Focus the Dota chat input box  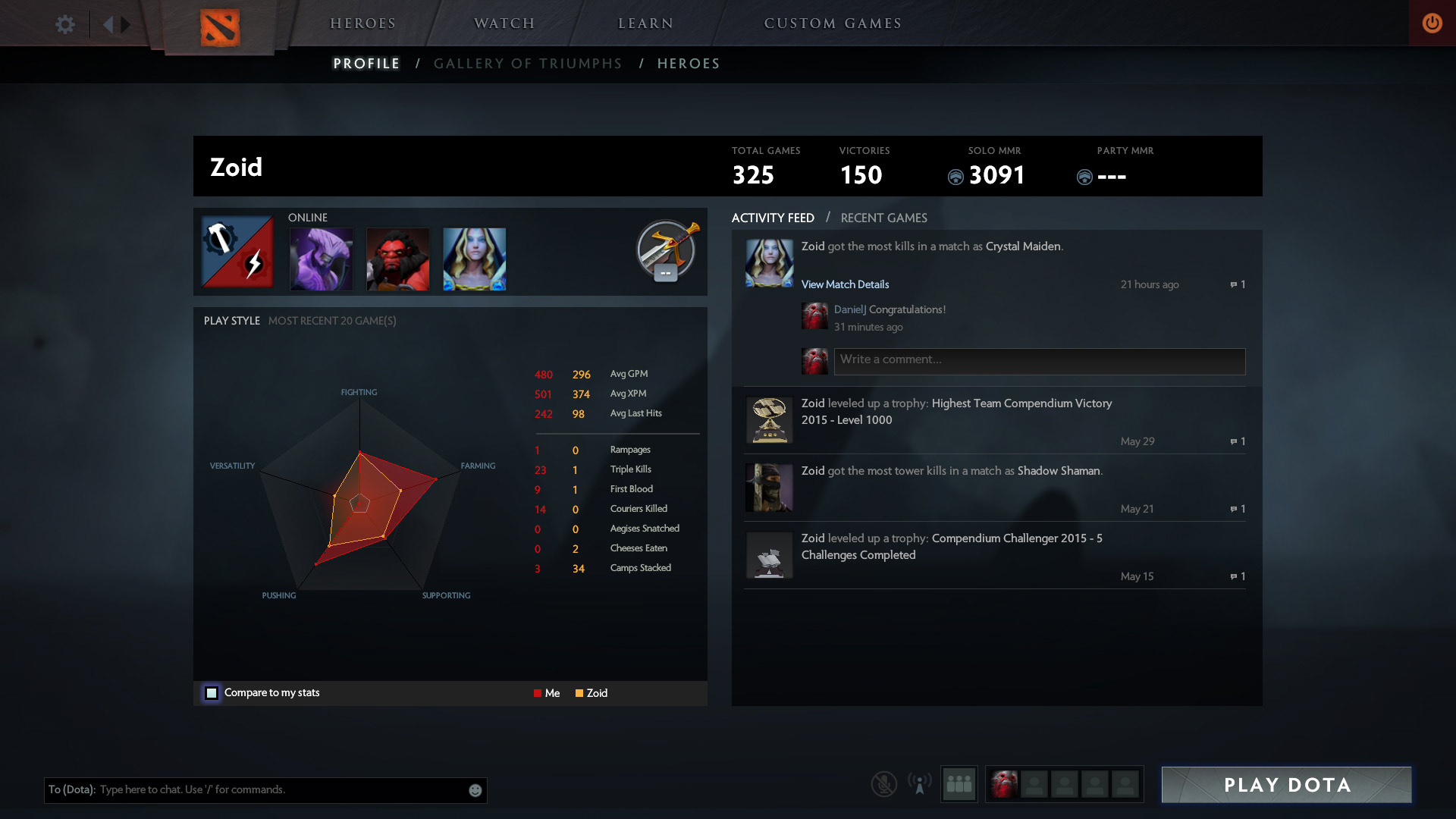(281, 790)
